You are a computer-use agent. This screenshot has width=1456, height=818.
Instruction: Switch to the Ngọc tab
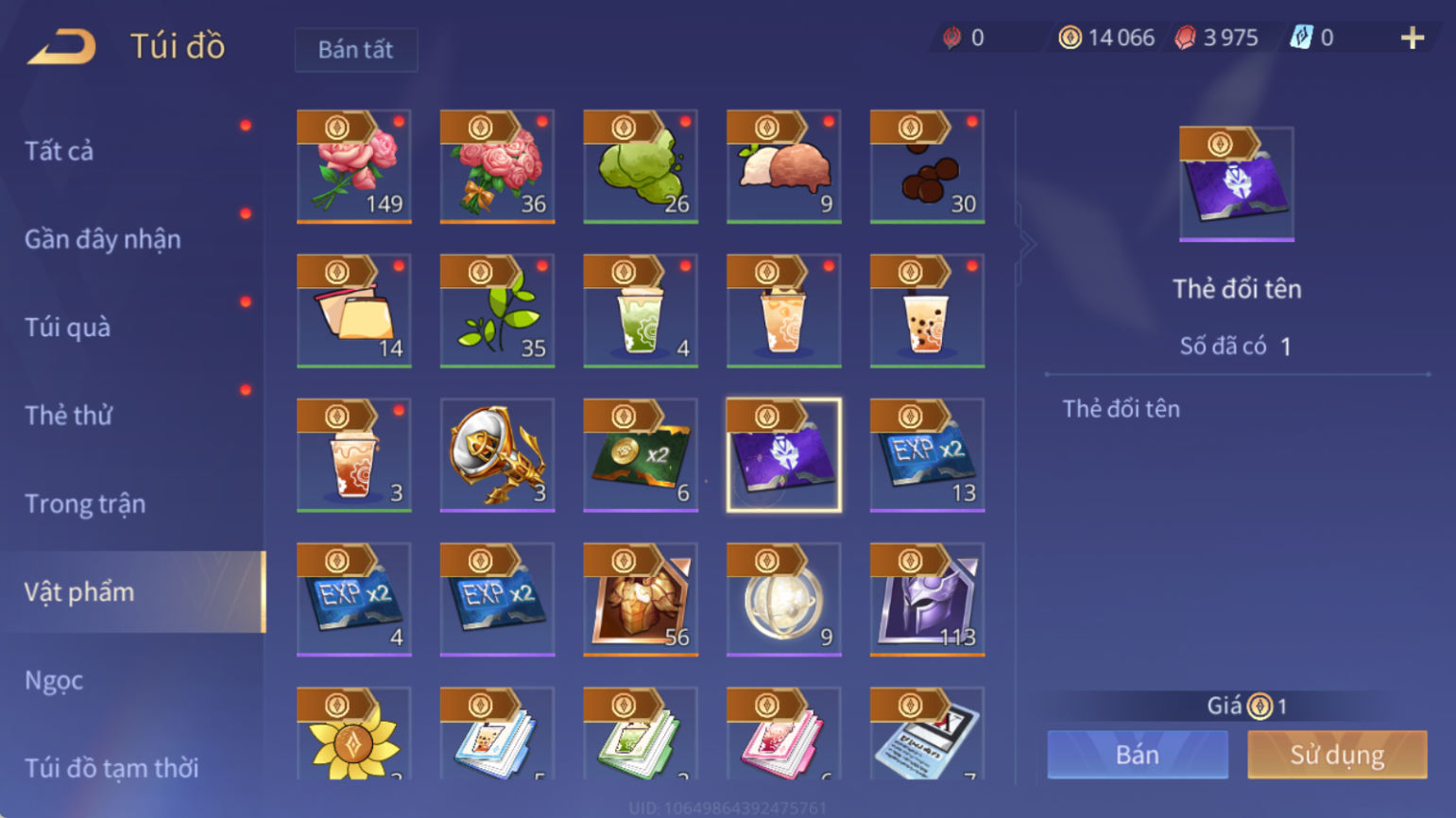coord(54,680)
